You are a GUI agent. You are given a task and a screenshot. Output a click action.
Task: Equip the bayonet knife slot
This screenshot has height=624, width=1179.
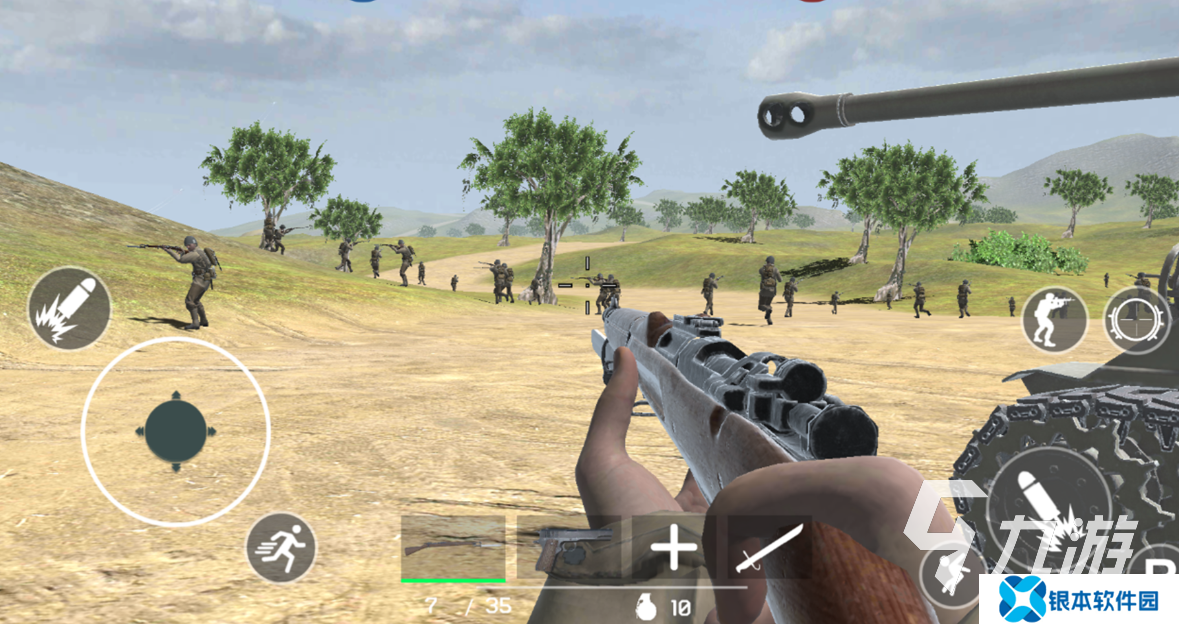click(x=768, y=547)
